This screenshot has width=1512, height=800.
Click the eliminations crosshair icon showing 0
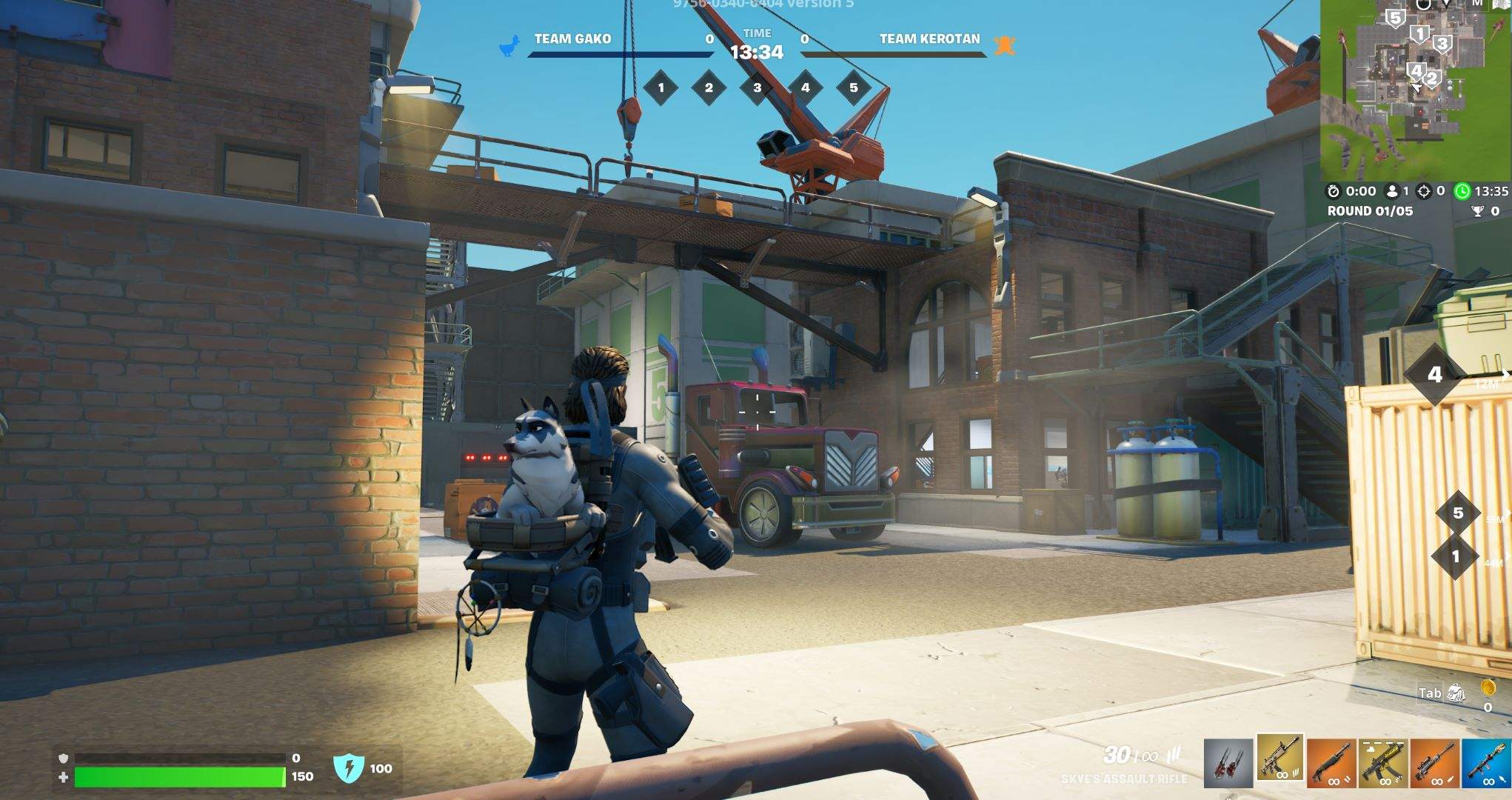click(x=1424, y=192)
